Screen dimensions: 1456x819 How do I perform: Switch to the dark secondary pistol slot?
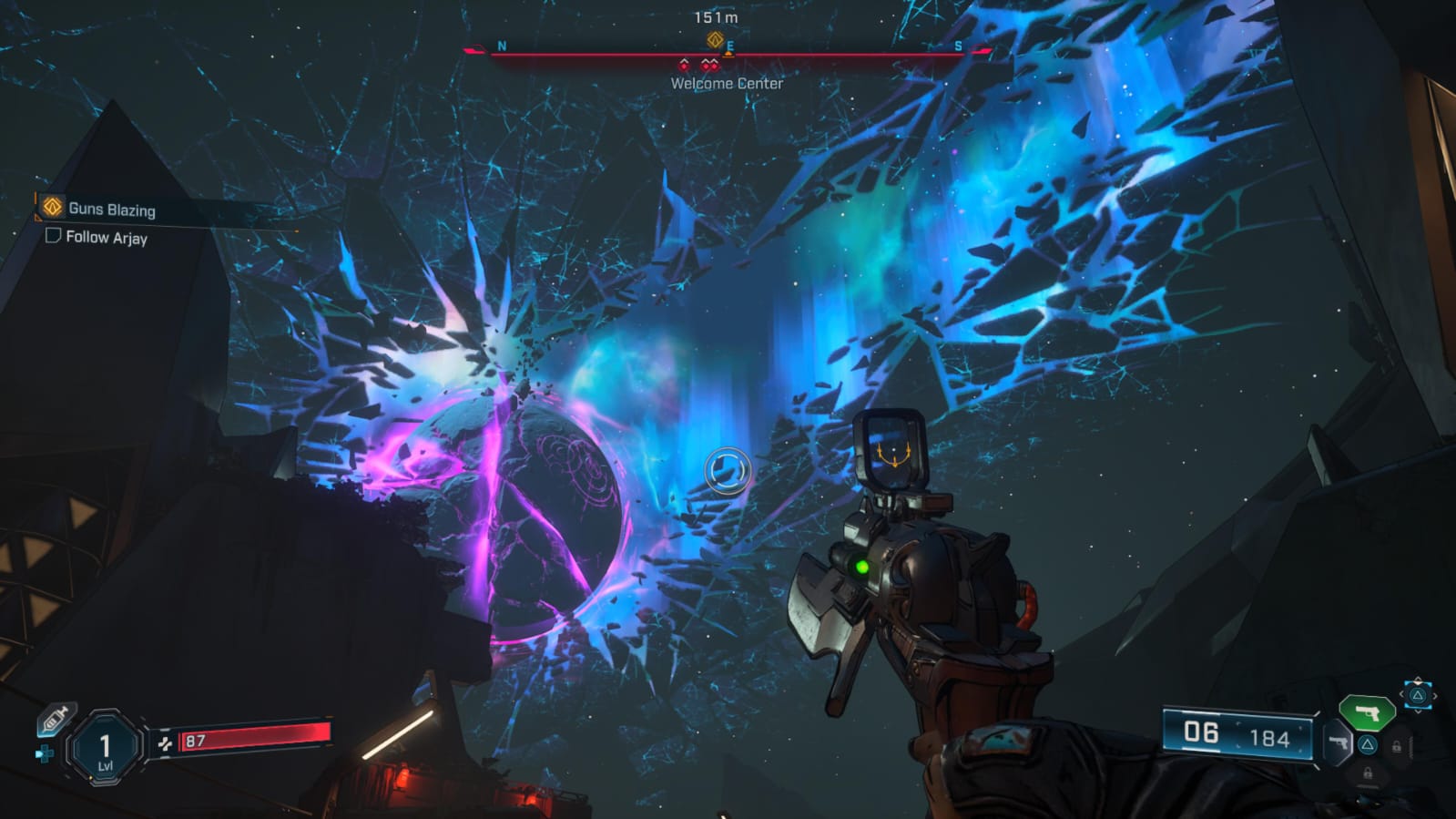[1338, 742]
